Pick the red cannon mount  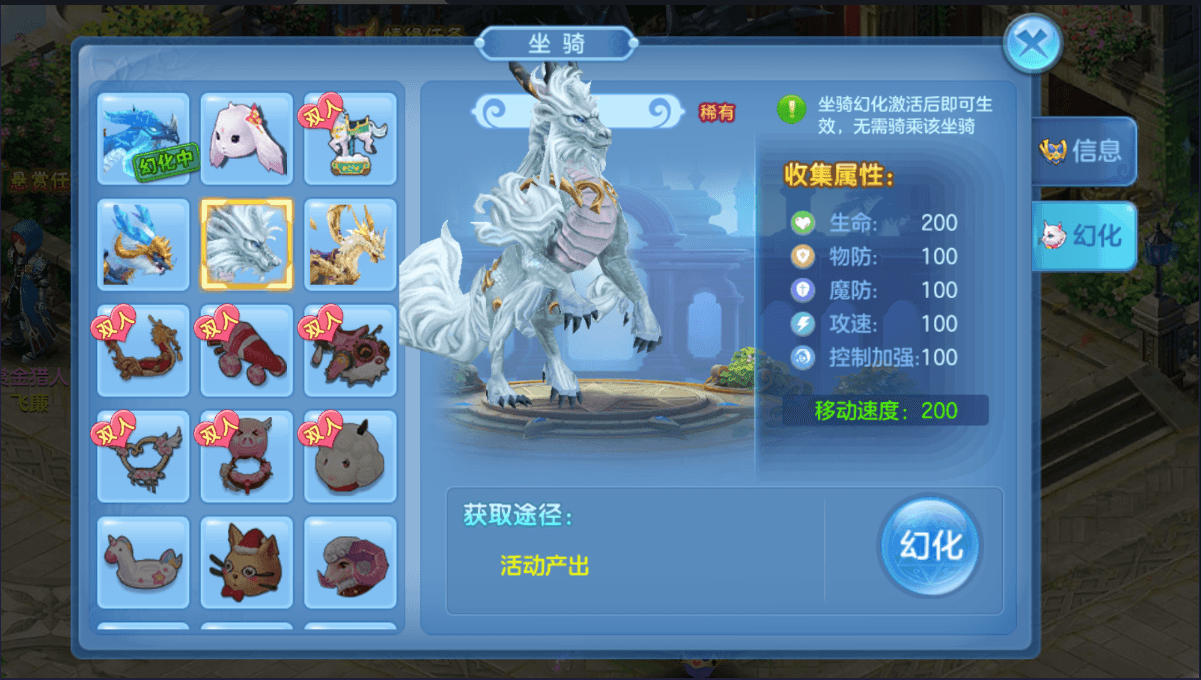[x=247, y=350]
